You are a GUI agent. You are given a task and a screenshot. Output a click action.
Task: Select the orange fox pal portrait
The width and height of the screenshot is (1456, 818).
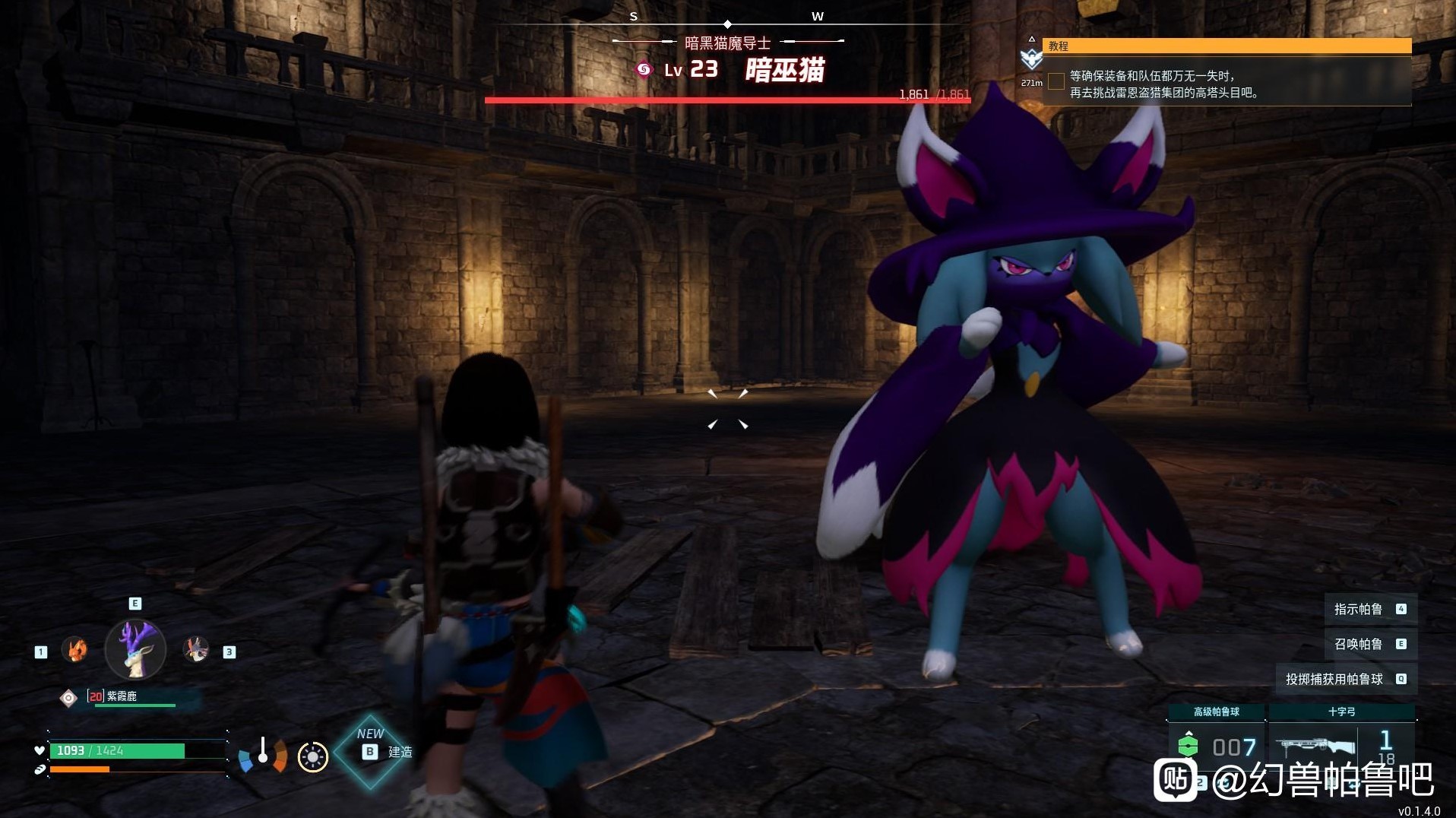click(74, 650)
